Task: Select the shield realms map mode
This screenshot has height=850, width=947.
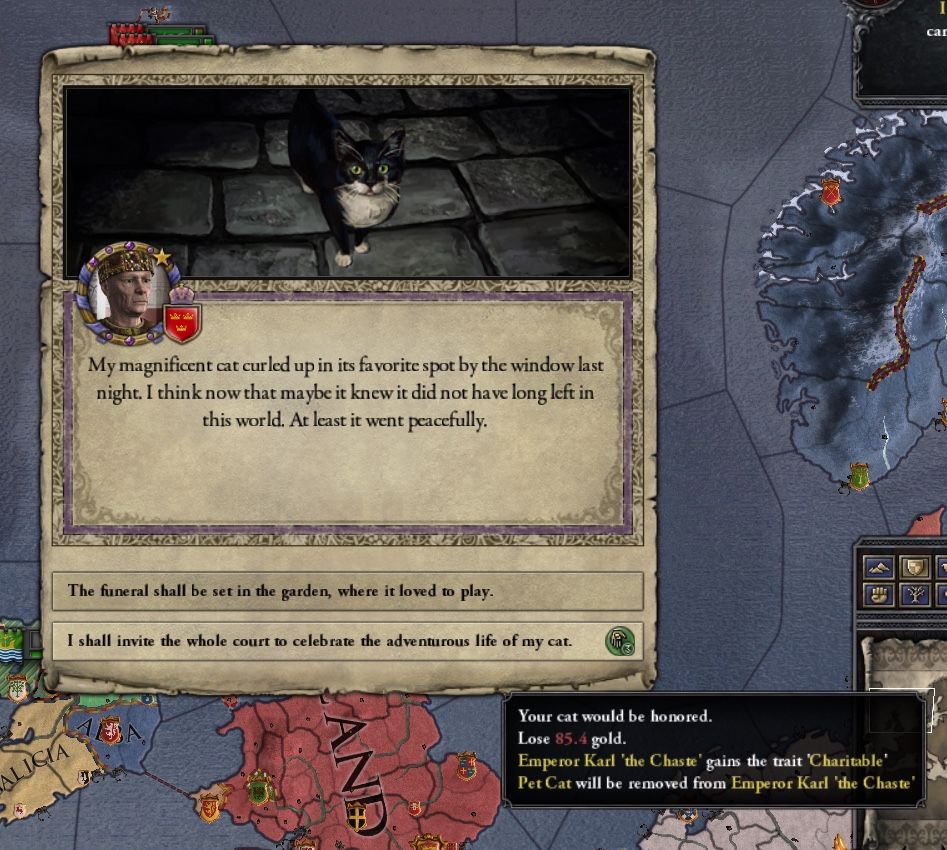Action: (915, 569)
